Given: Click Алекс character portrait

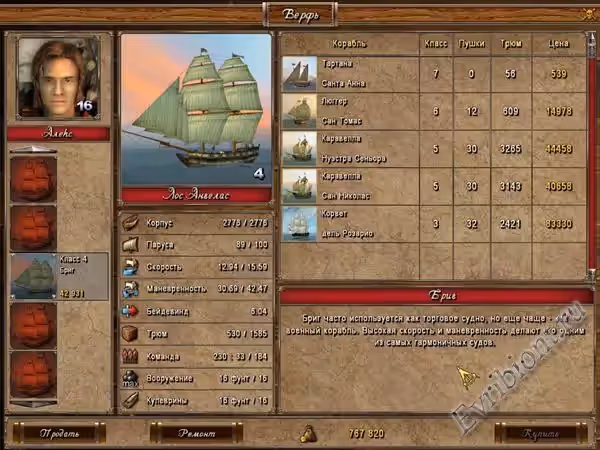Looking at the screenshot, I should 59,78.
